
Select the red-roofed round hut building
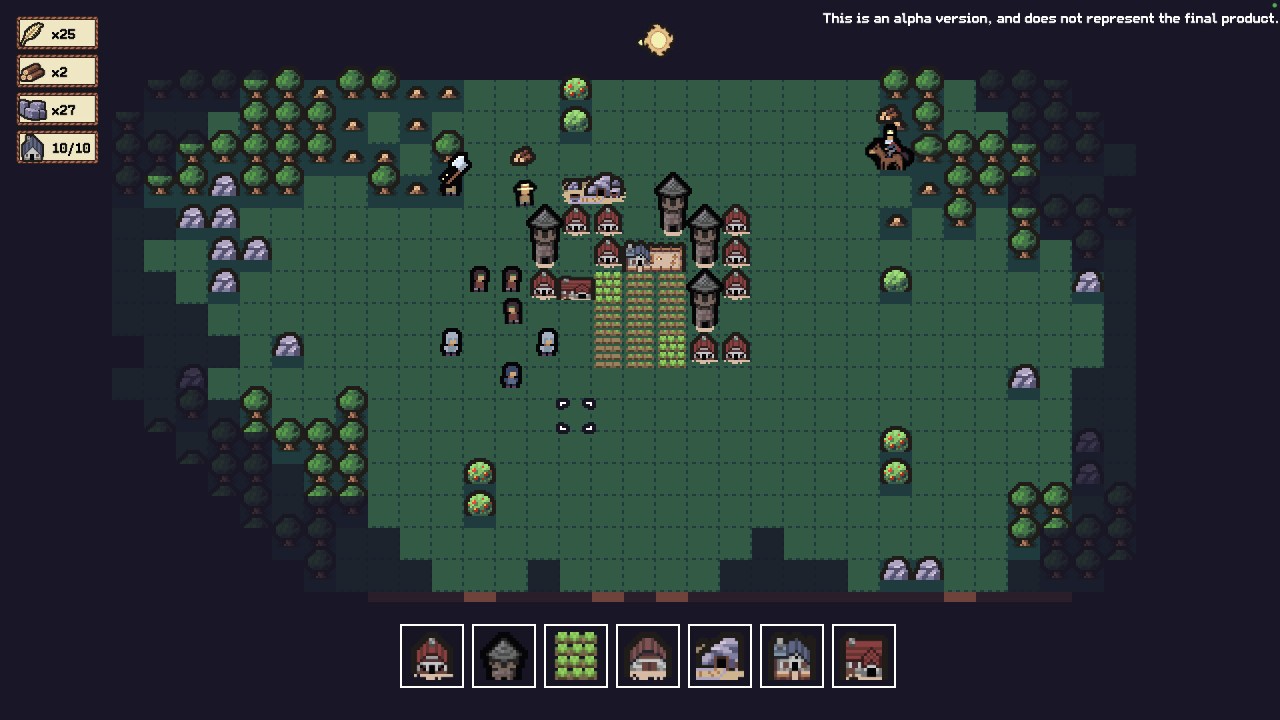pos(432,656)
